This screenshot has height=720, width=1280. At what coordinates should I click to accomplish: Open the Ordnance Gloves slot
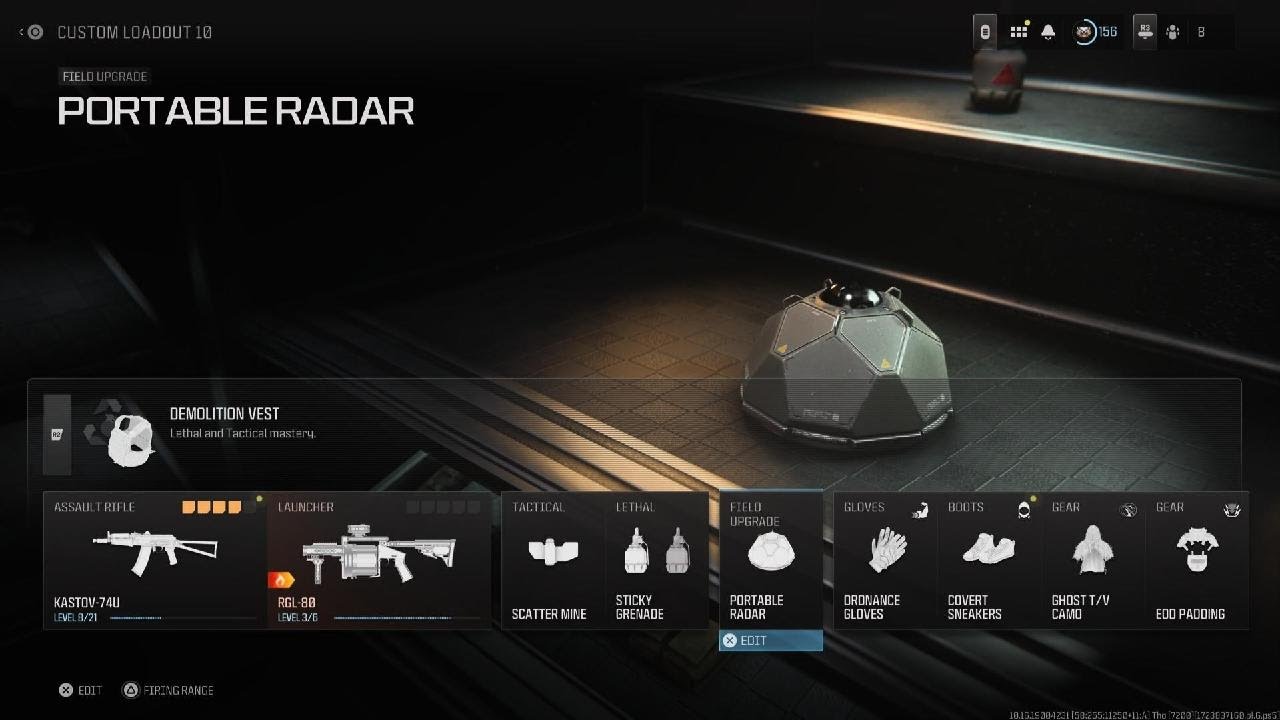885,559
